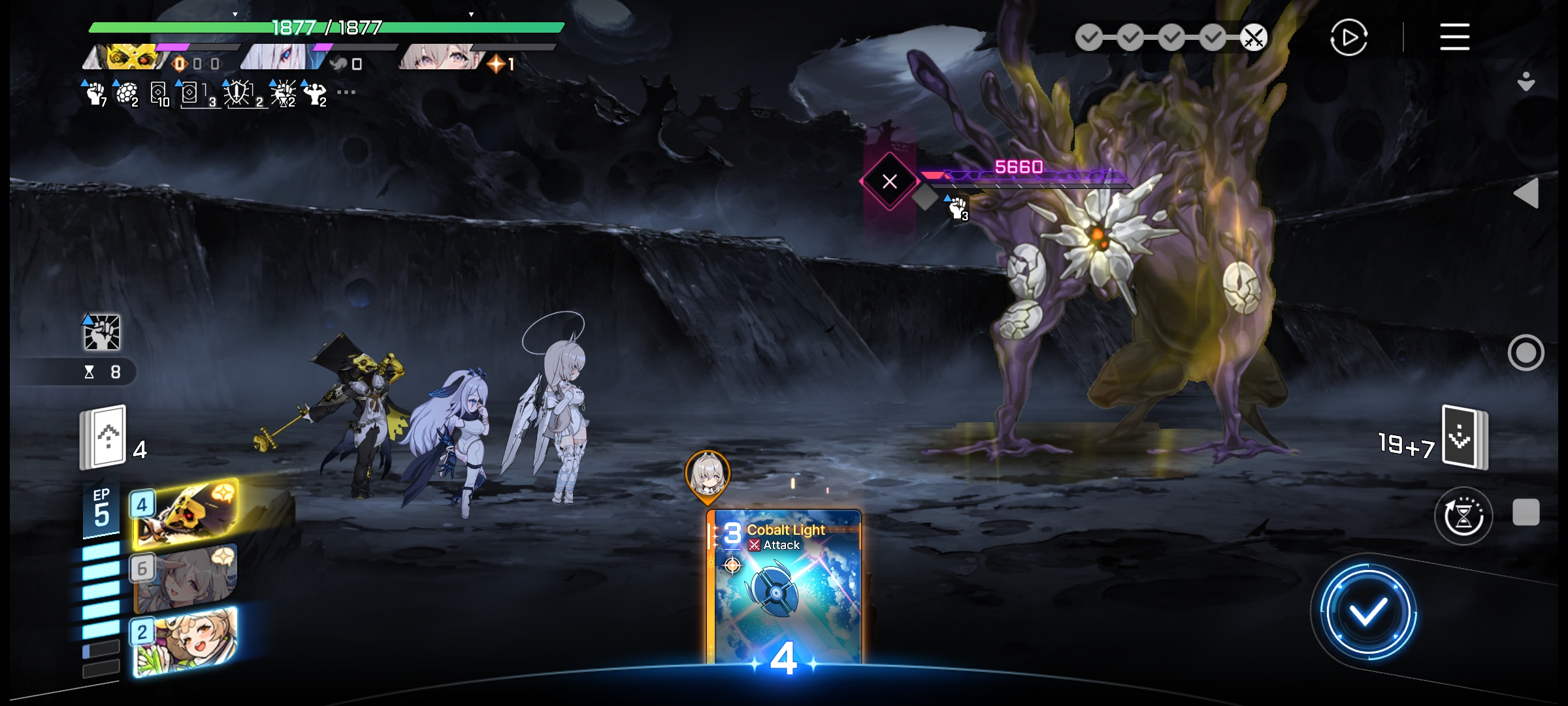View the discard pile showing 19+7
Viewport: 1568px width, 706px height.
pyautogui.click(x=1465, y=438)
